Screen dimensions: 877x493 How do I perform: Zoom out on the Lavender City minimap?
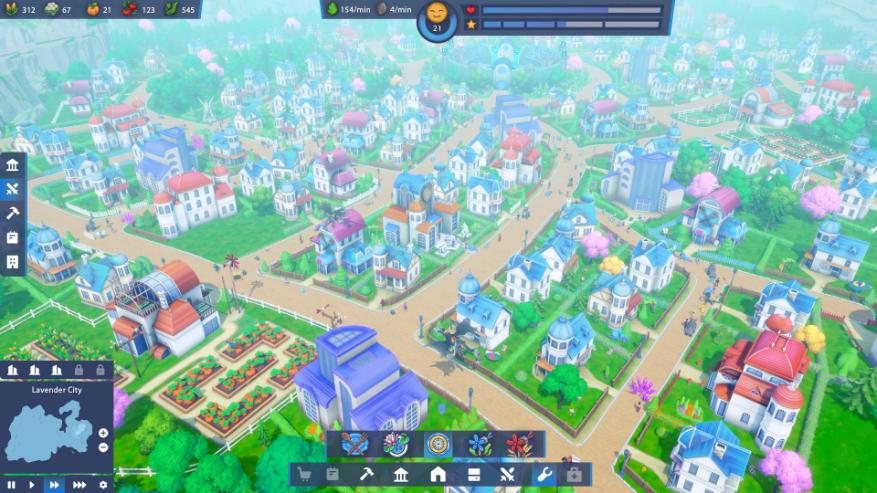pyautogui.click(x=103, y=447)
